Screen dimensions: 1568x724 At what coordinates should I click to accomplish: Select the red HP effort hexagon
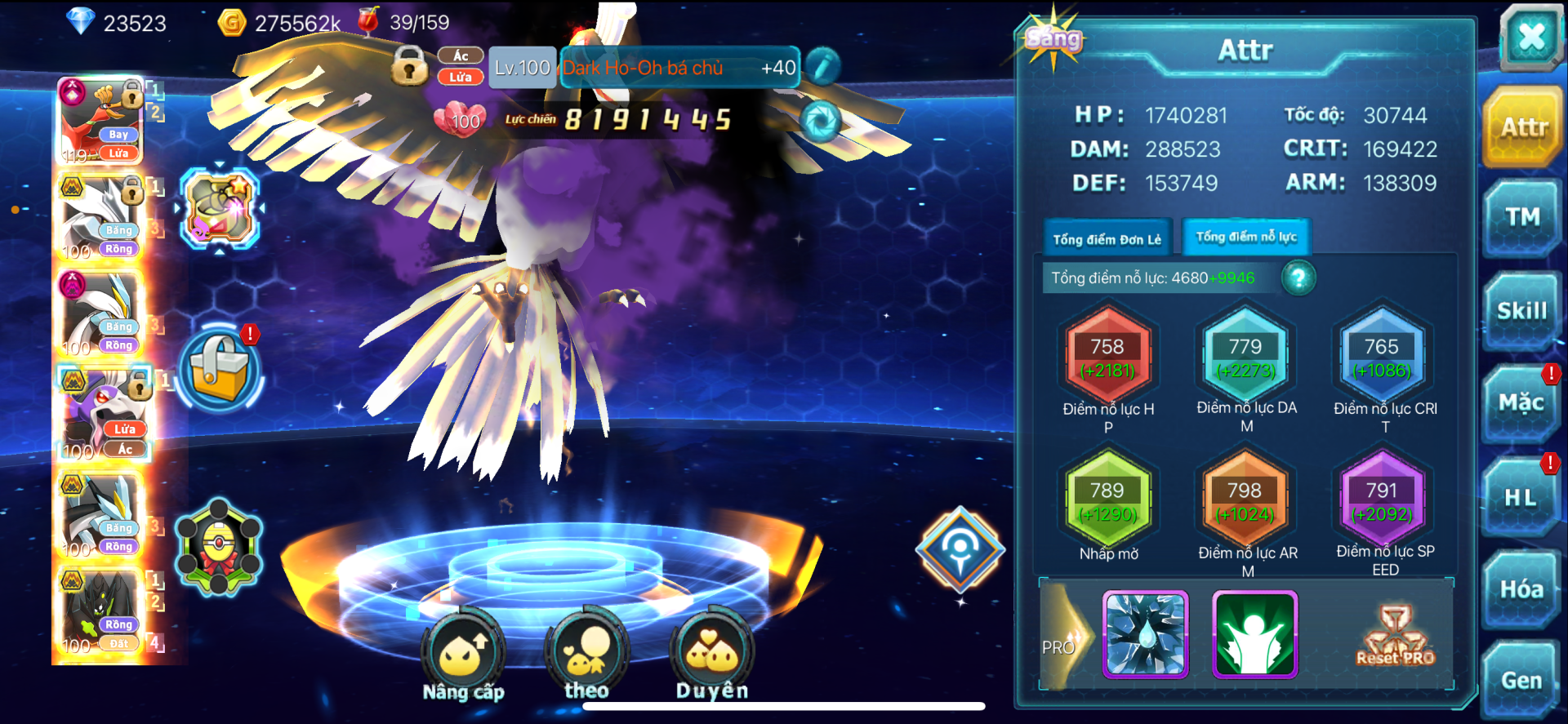coord(1107,358)
